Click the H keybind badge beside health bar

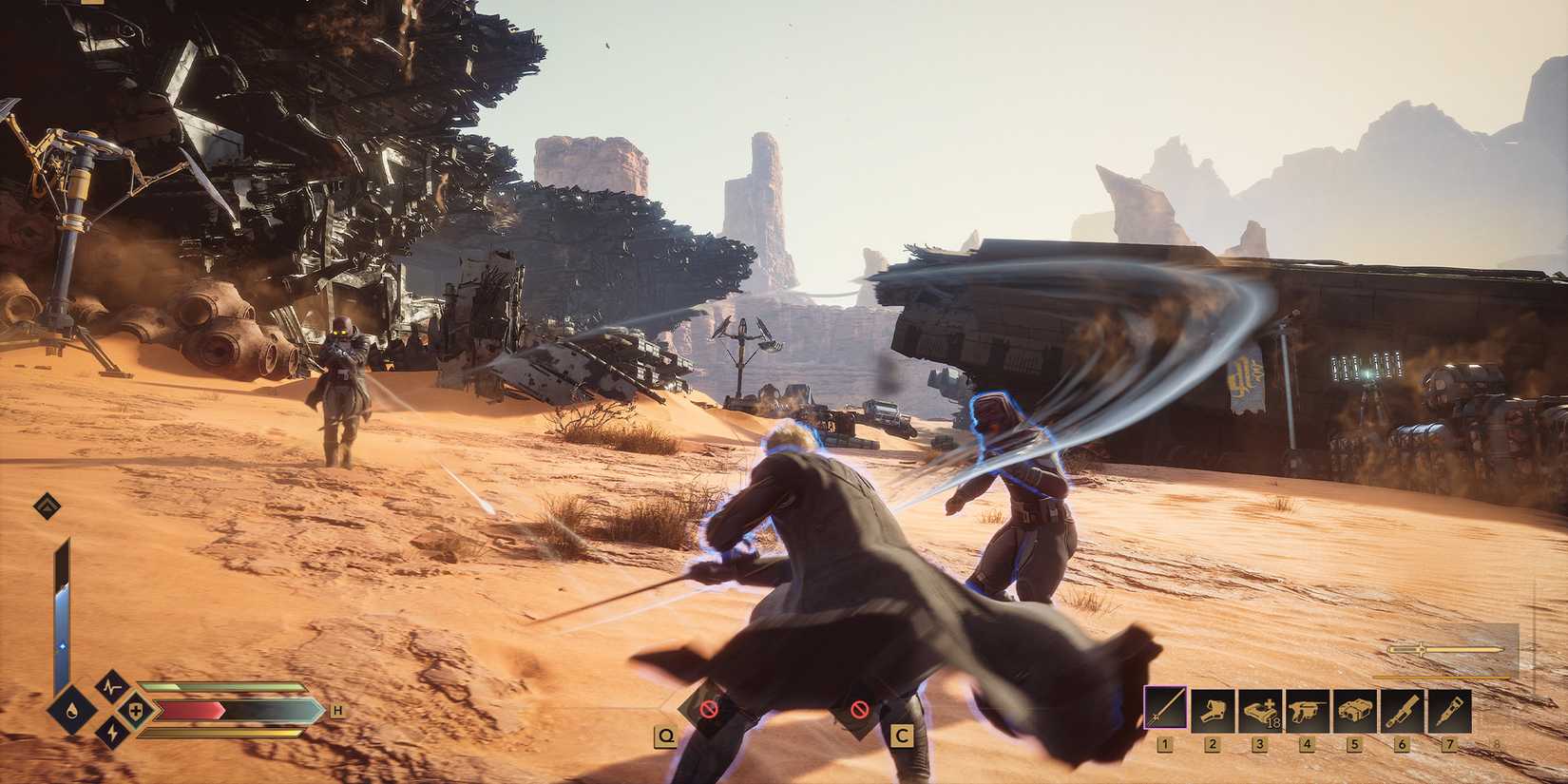pyautogui.click(x=337, y=711)
